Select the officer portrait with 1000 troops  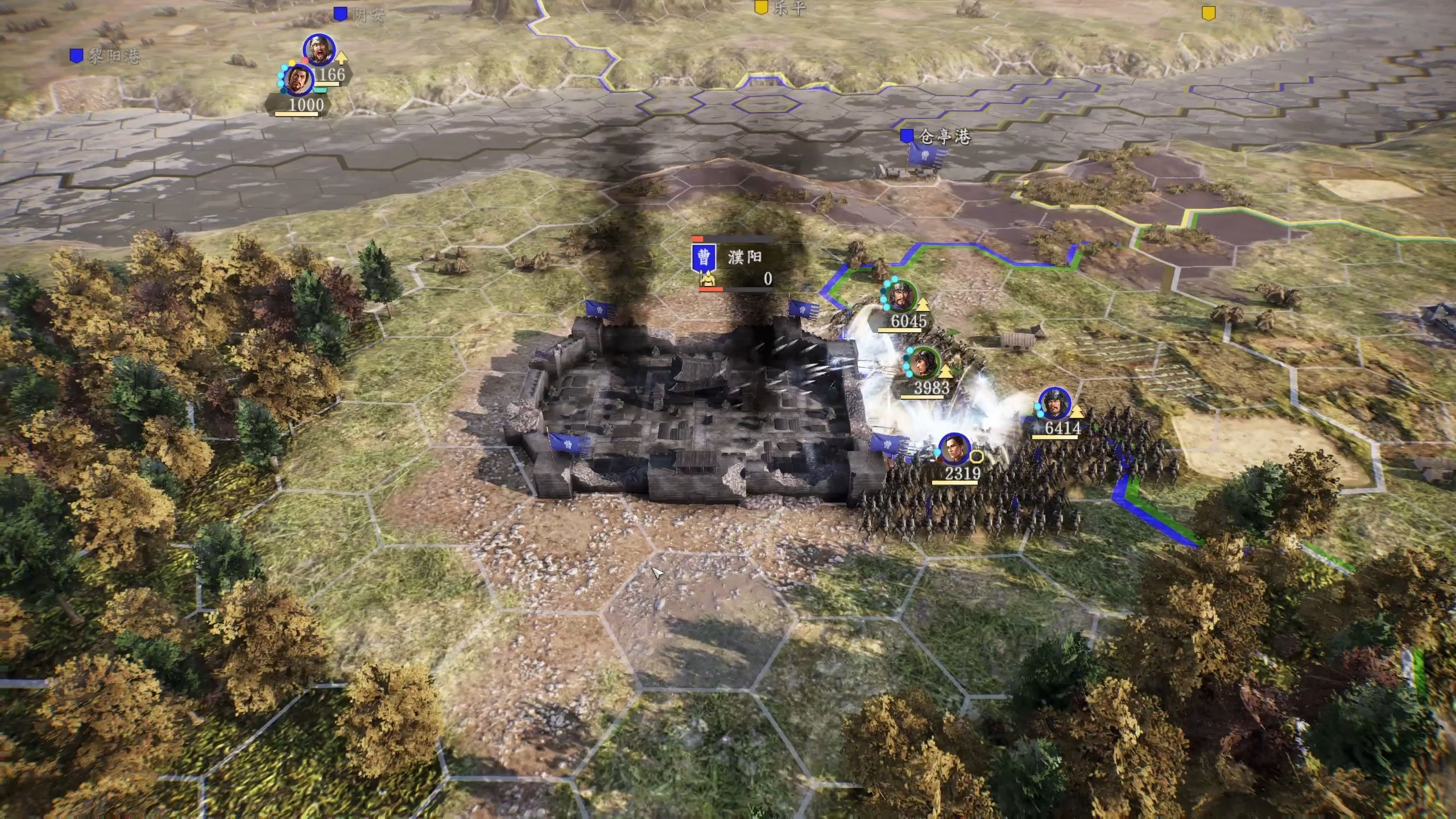point(298,81)
